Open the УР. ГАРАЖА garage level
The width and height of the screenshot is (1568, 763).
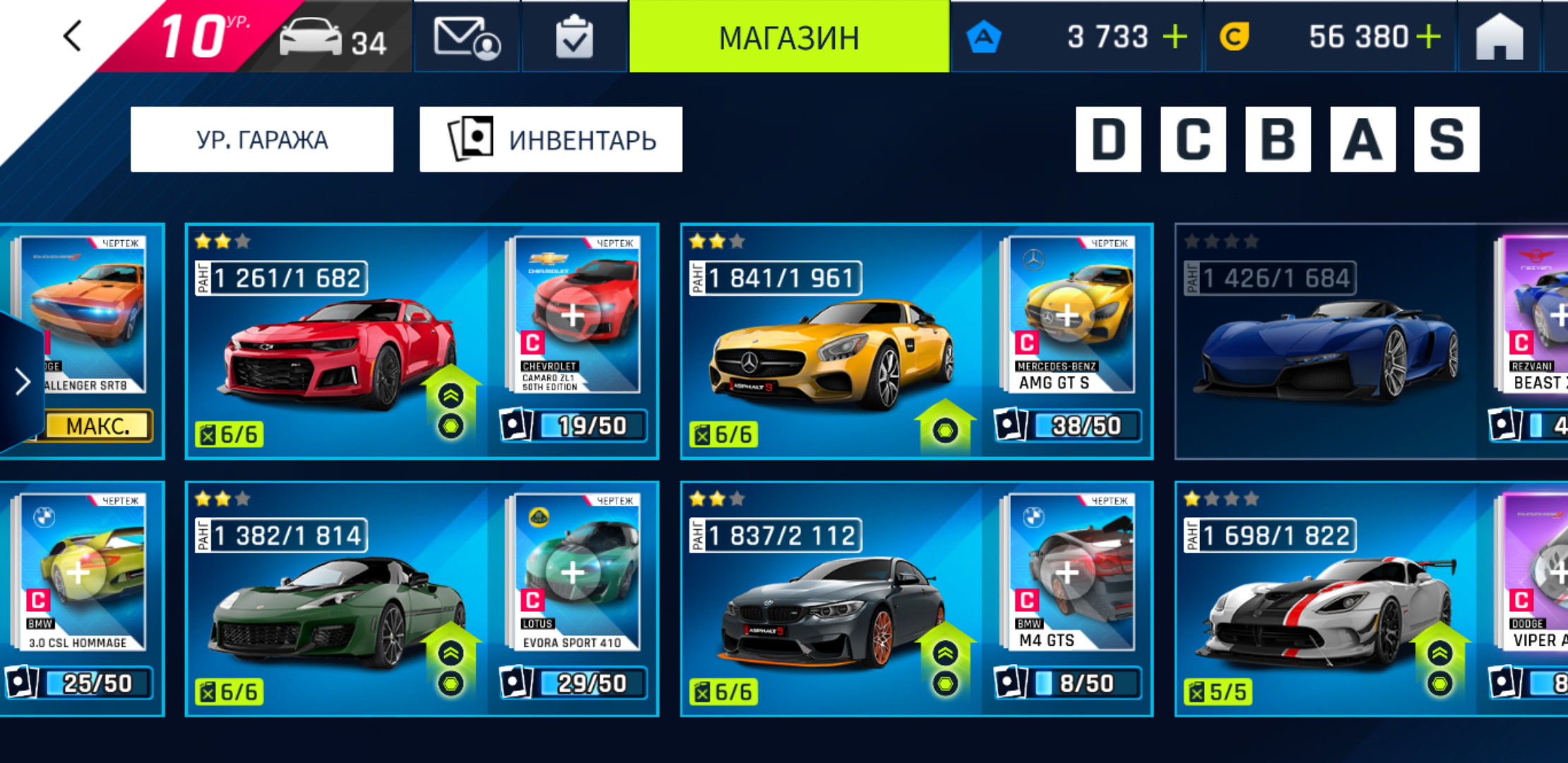click(x=262, y=139)
